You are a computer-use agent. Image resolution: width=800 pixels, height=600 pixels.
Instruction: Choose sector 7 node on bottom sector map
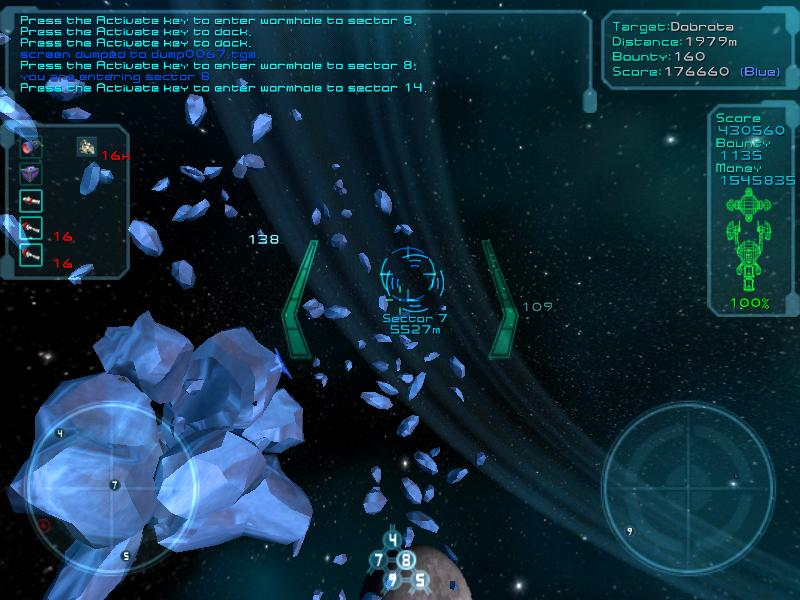pyautogui.click(x=378, y=560)
